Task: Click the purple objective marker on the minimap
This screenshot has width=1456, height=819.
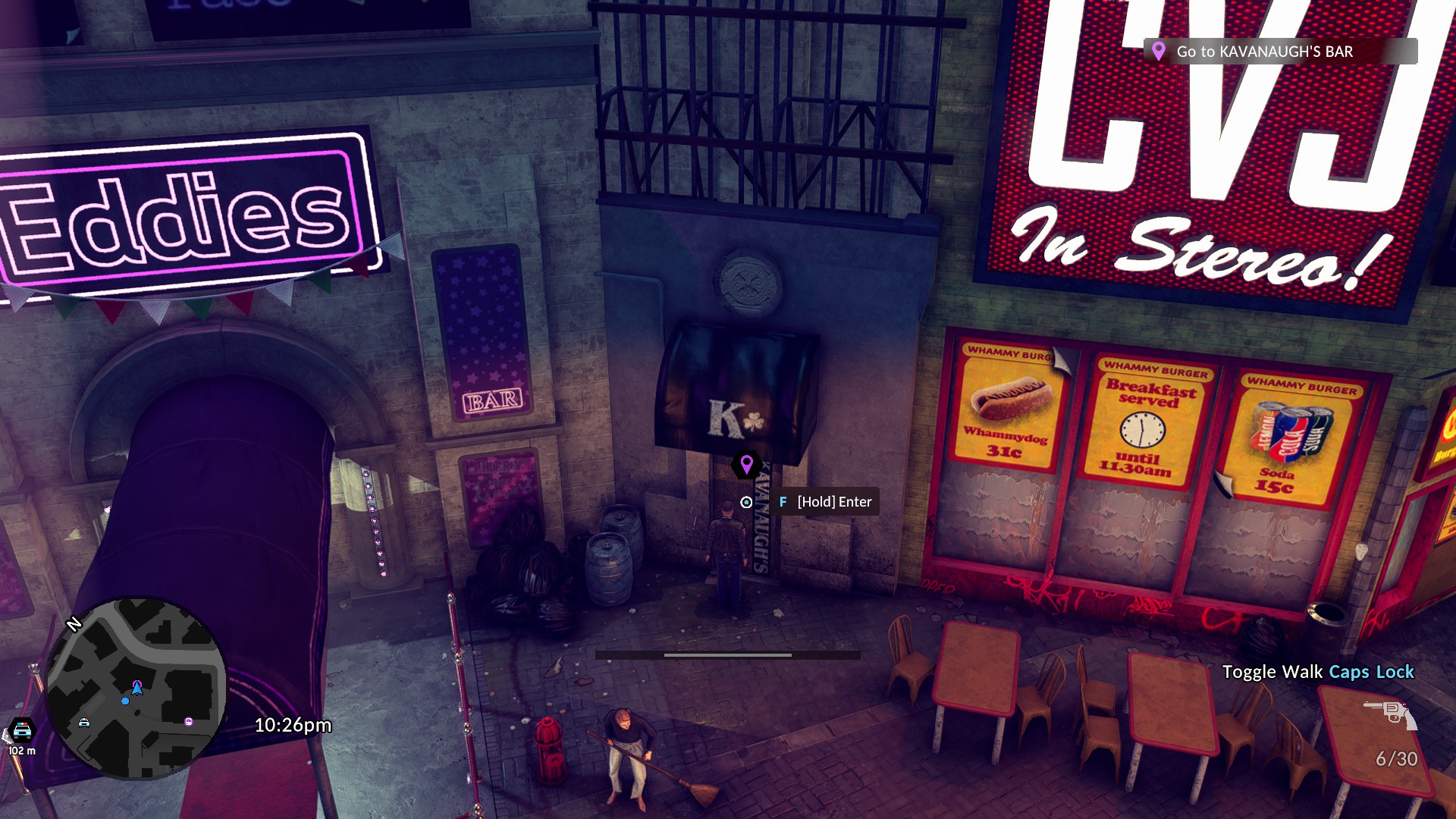Action: (x=189, y=722)
